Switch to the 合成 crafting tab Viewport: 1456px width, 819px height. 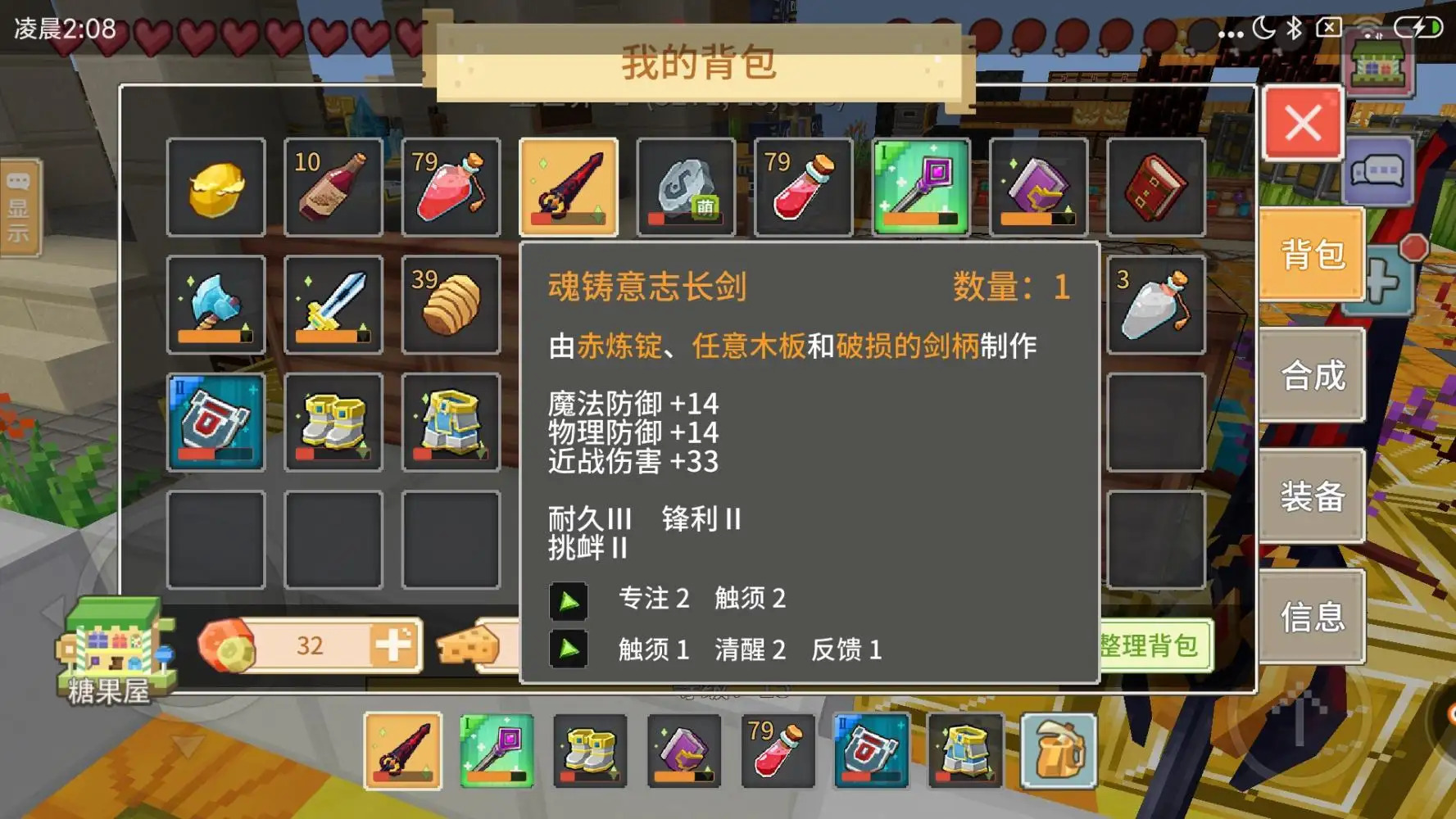click(x=1312, y=376)
